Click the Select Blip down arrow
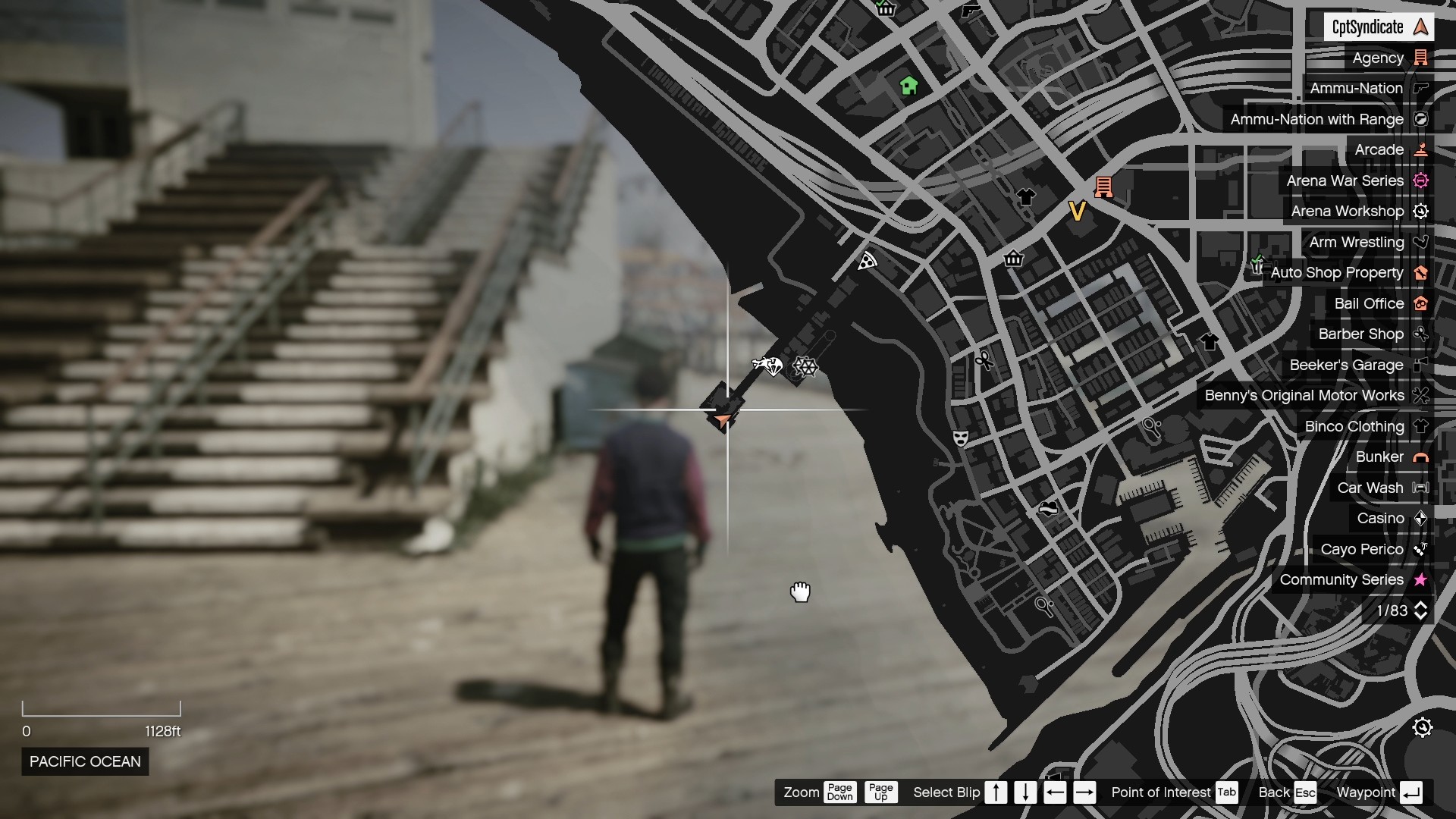Viewport: 1456px width, 819px height. (x=1025, y=792)
